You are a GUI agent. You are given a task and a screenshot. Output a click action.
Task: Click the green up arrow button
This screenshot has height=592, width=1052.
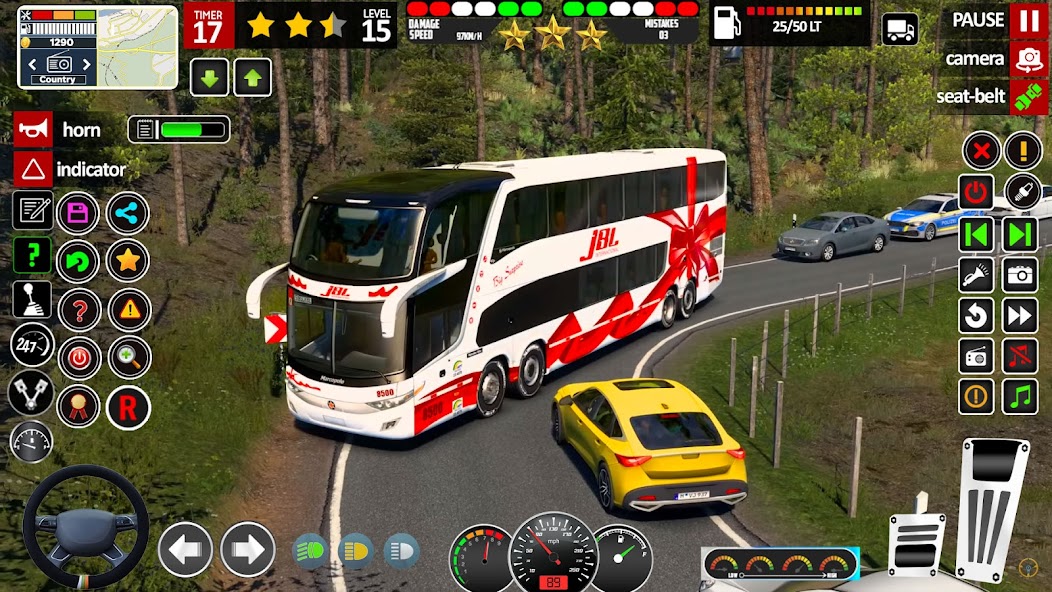253,77
